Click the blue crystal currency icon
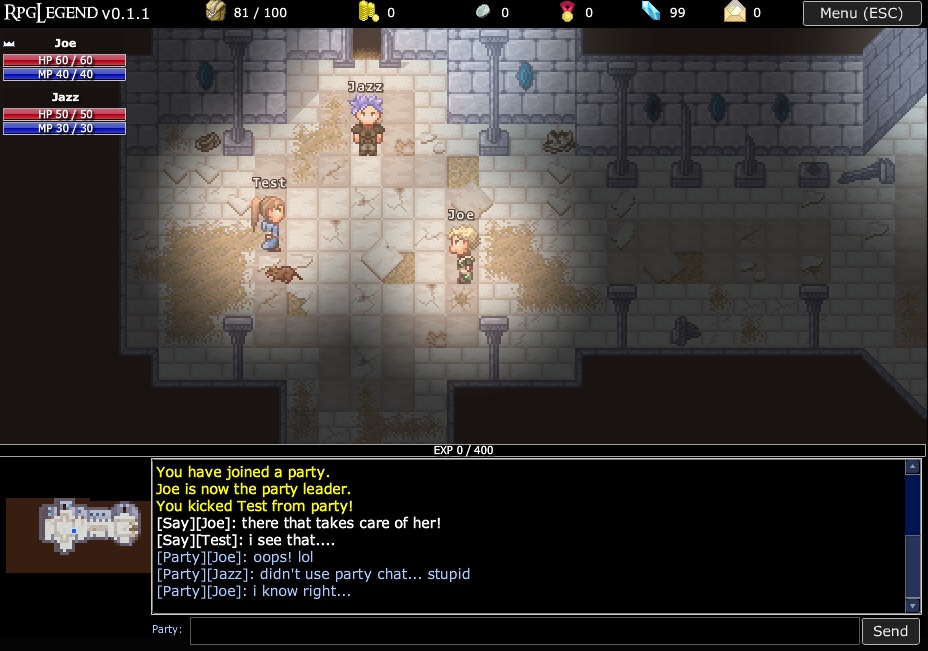Viewport: 928px width, 651px height. point(652,13)
